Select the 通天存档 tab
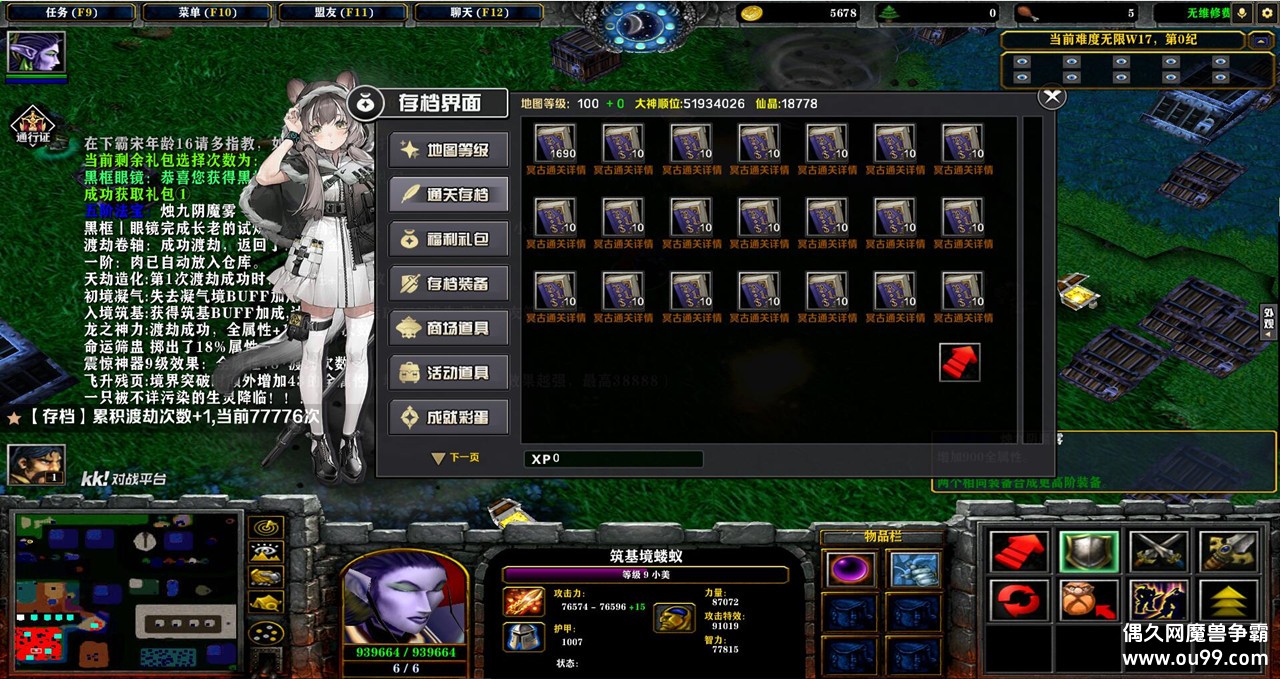Viewport: 1280px width, 679px height. coord(449,194)
